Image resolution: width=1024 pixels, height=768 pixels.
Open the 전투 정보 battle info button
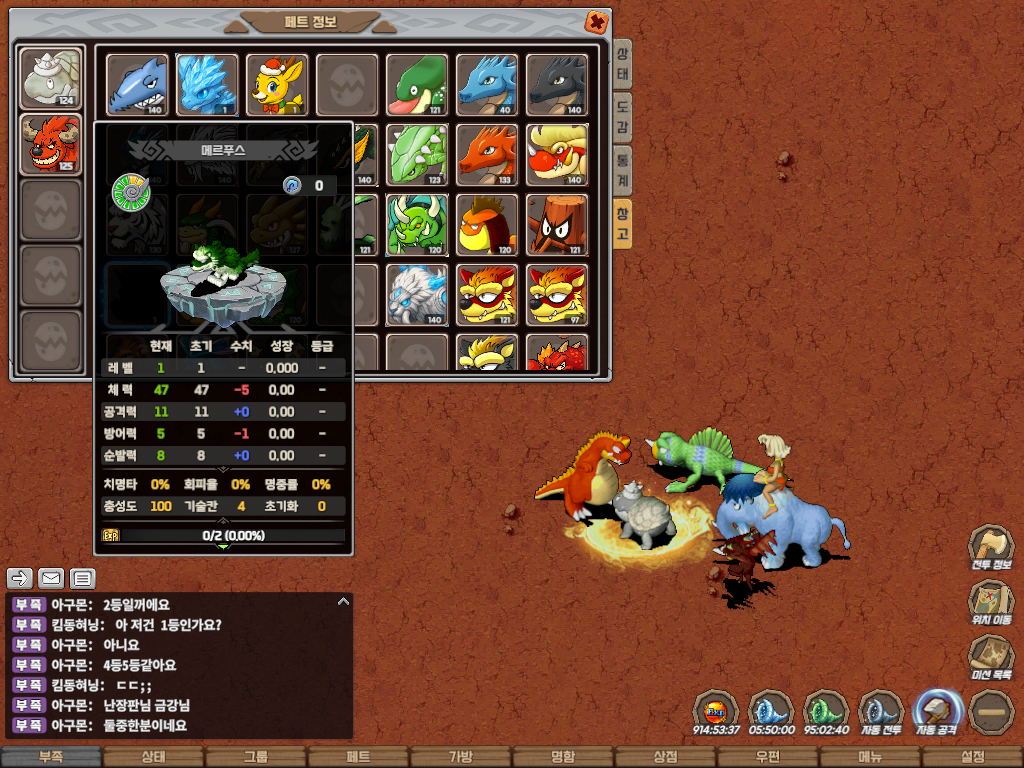(x=990, y=550)
